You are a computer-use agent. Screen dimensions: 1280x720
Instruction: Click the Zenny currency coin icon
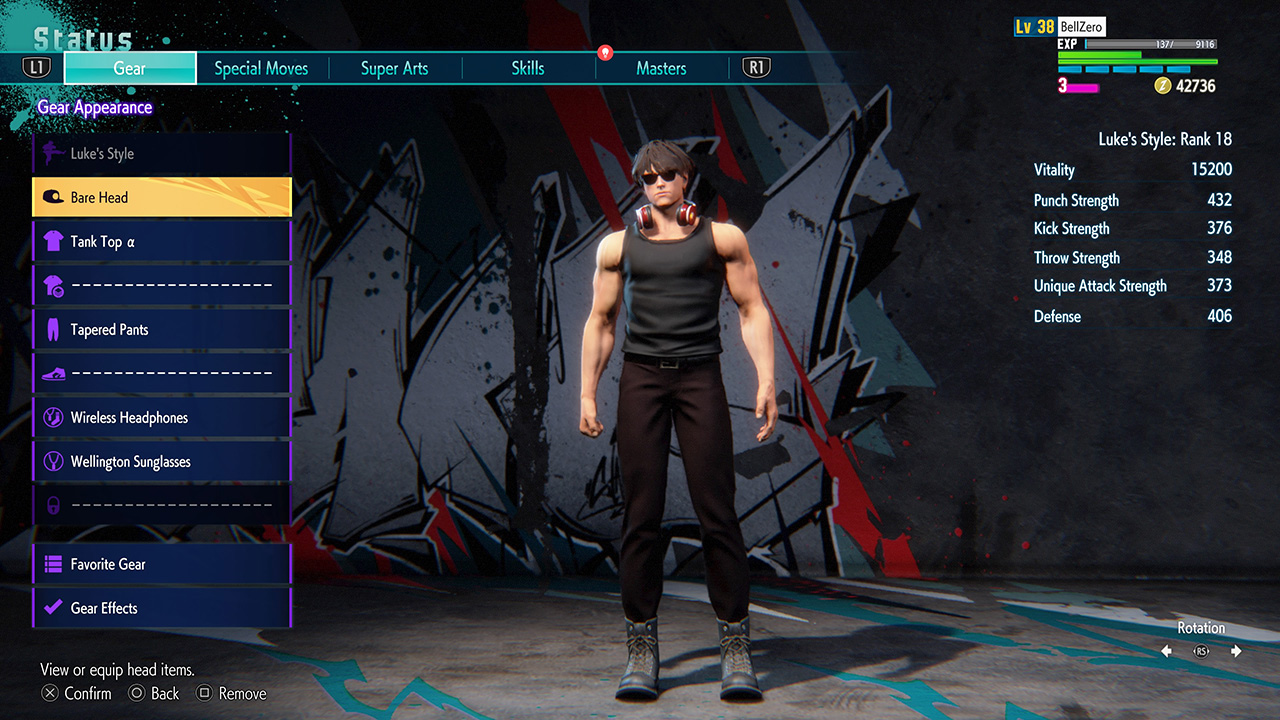[1160, 86]
